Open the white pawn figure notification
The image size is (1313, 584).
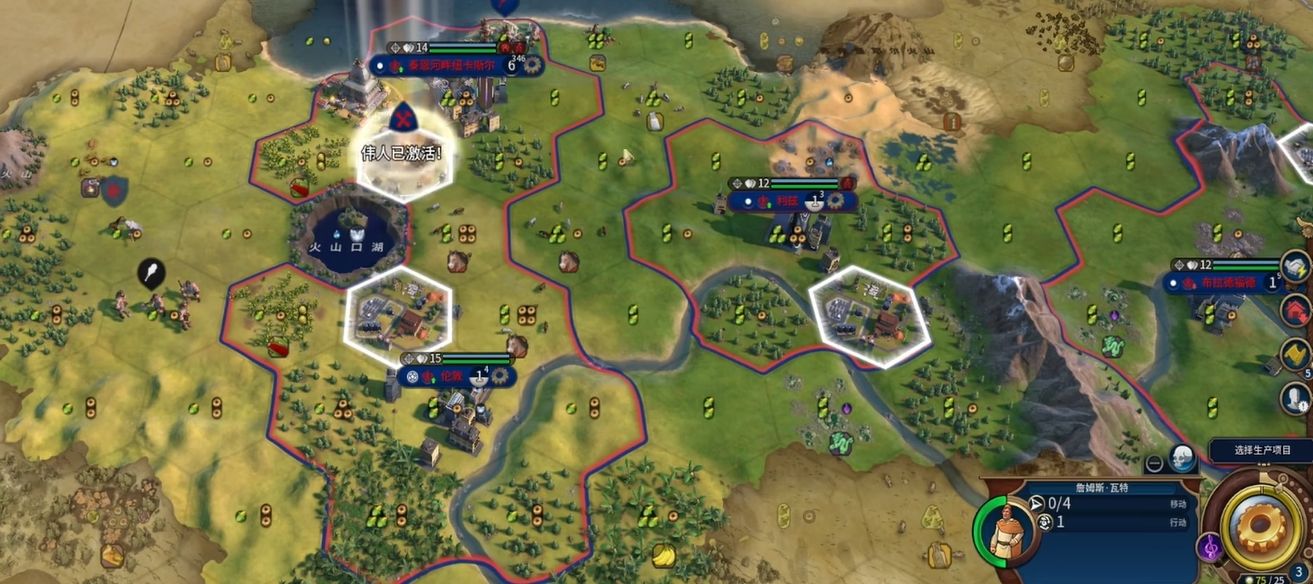point(1297,398)
